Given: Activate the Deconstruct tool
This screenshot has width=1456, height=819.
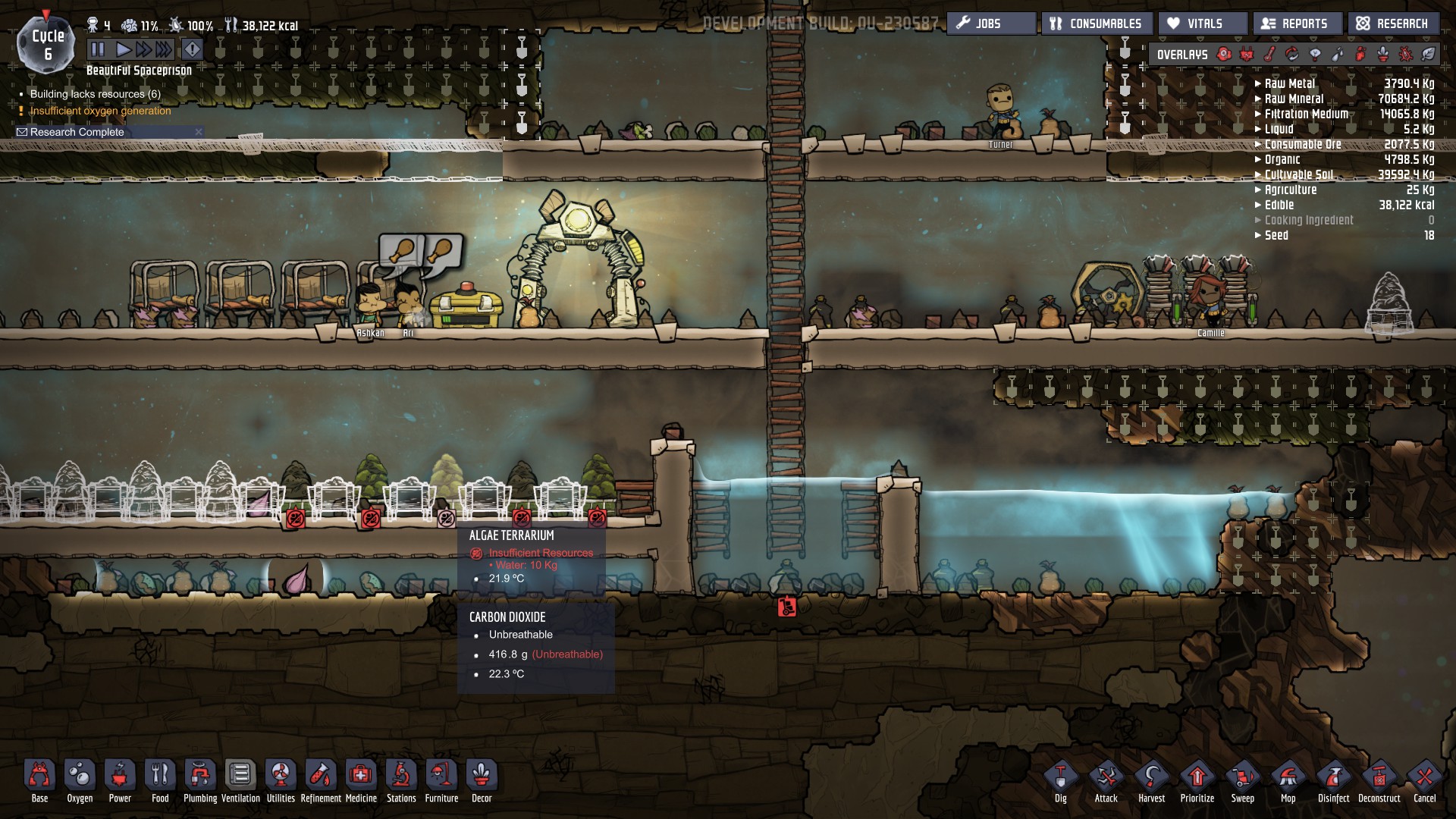Looking at the screenshot, I should pos(1379,780).
